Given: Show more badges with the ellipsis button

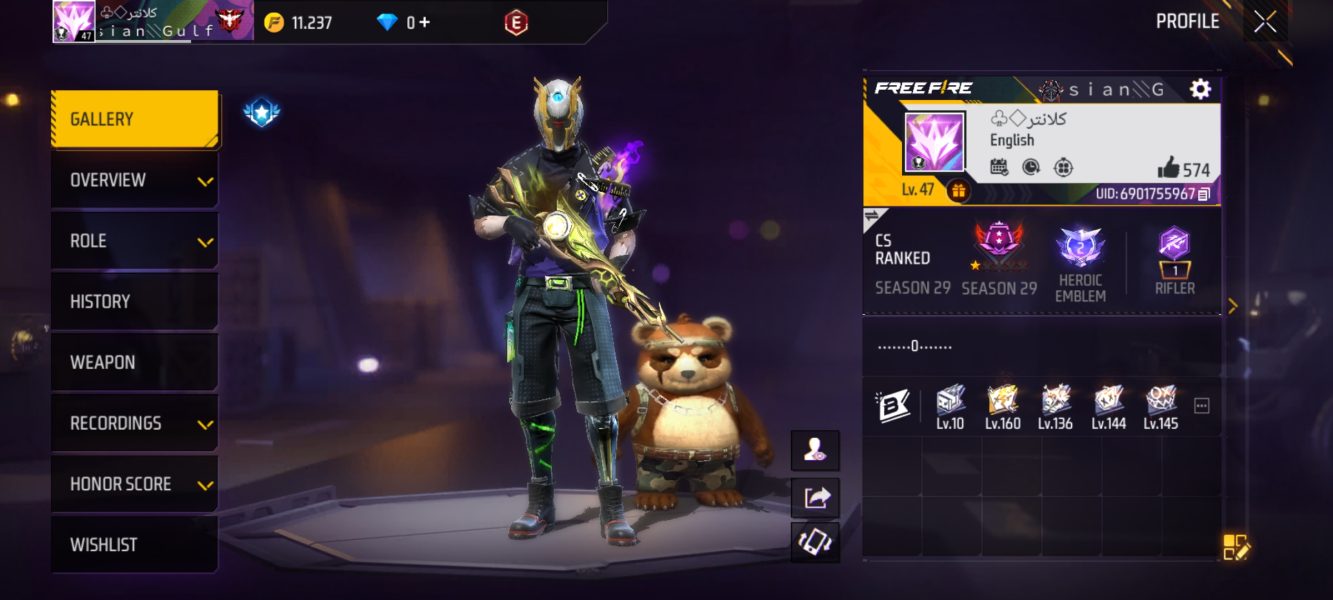Looking at the screenshot, I should 1202,405.
